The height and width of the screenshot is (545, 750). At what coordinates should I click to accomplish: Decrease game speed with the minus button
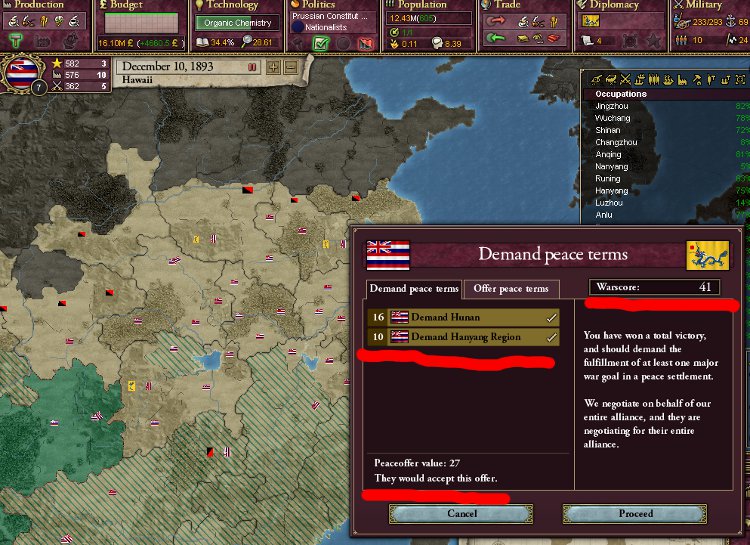click(290, 67)
